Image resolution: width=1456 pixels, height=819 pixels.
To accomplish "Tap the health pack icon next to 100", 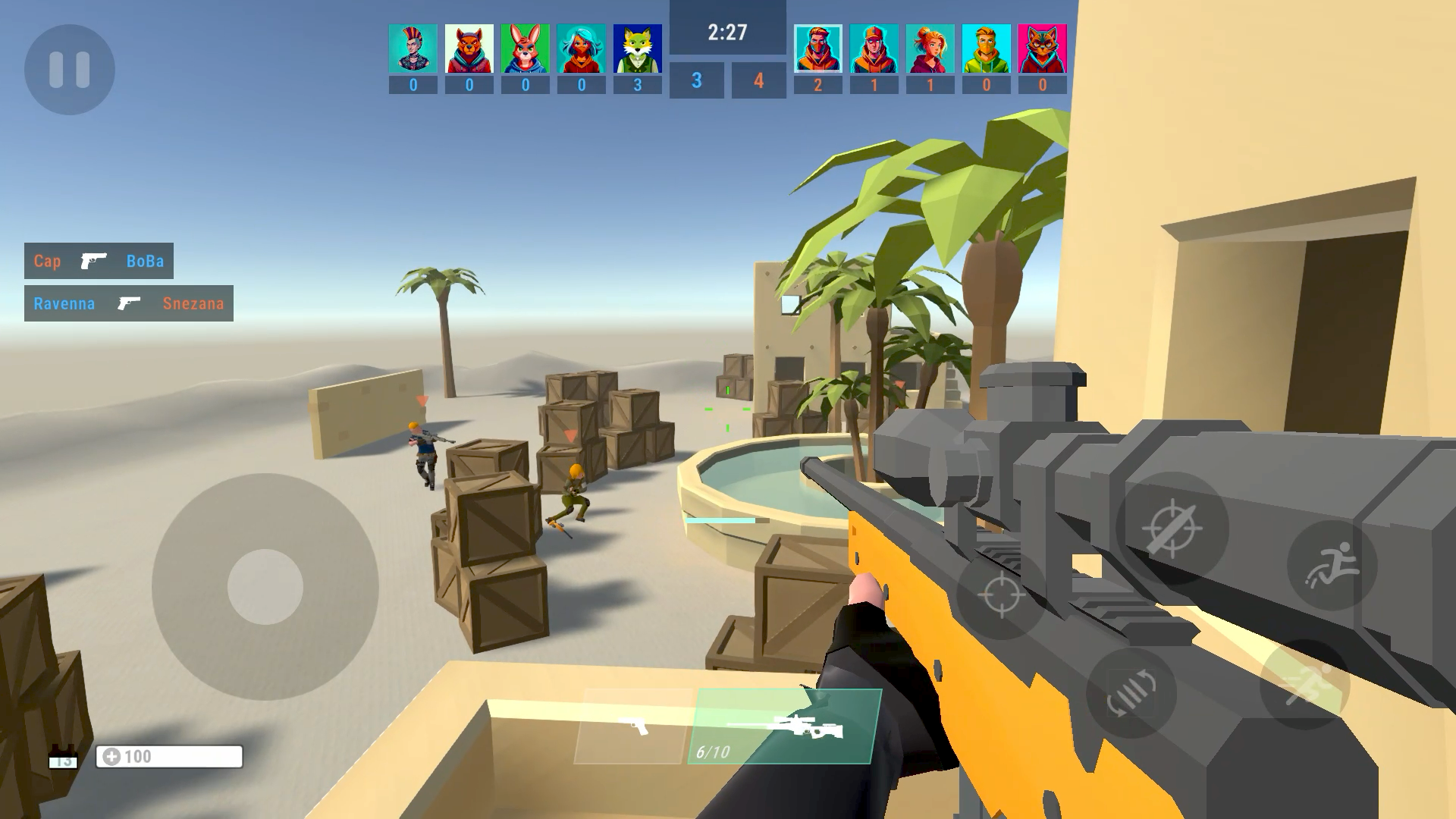I will click(x=112, y=756).
